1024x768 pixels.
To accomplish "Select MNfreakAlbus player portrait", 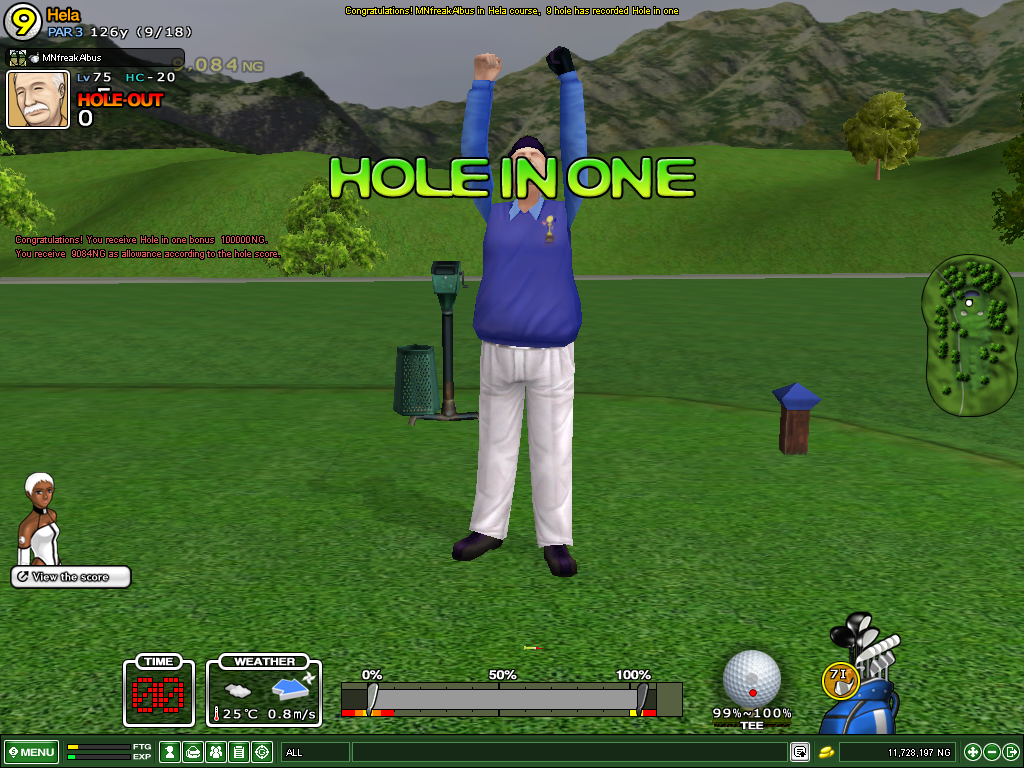I will (38, 99).
